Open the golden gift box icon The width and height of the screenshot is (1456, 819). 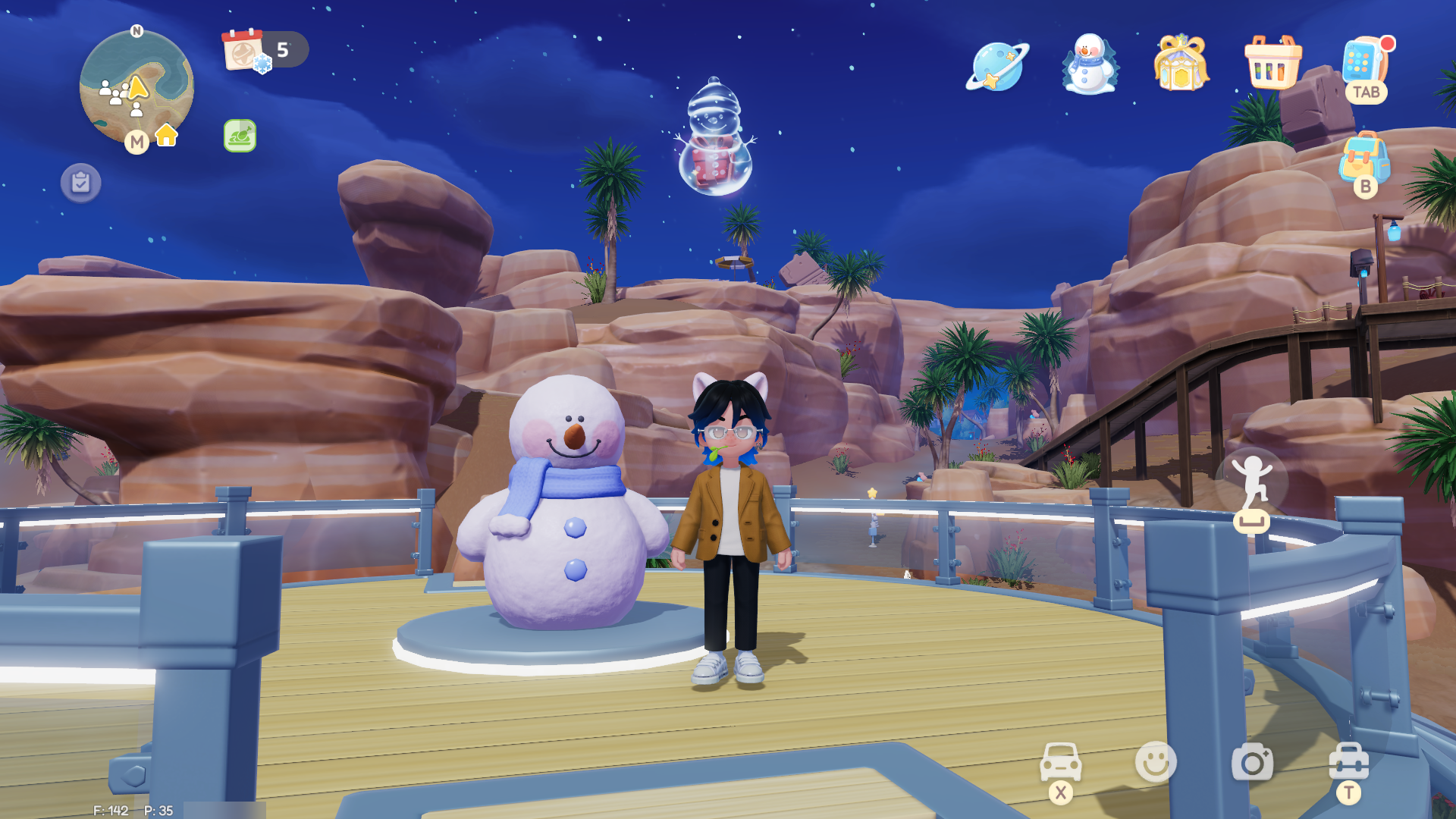click(x=1181, y=64)
